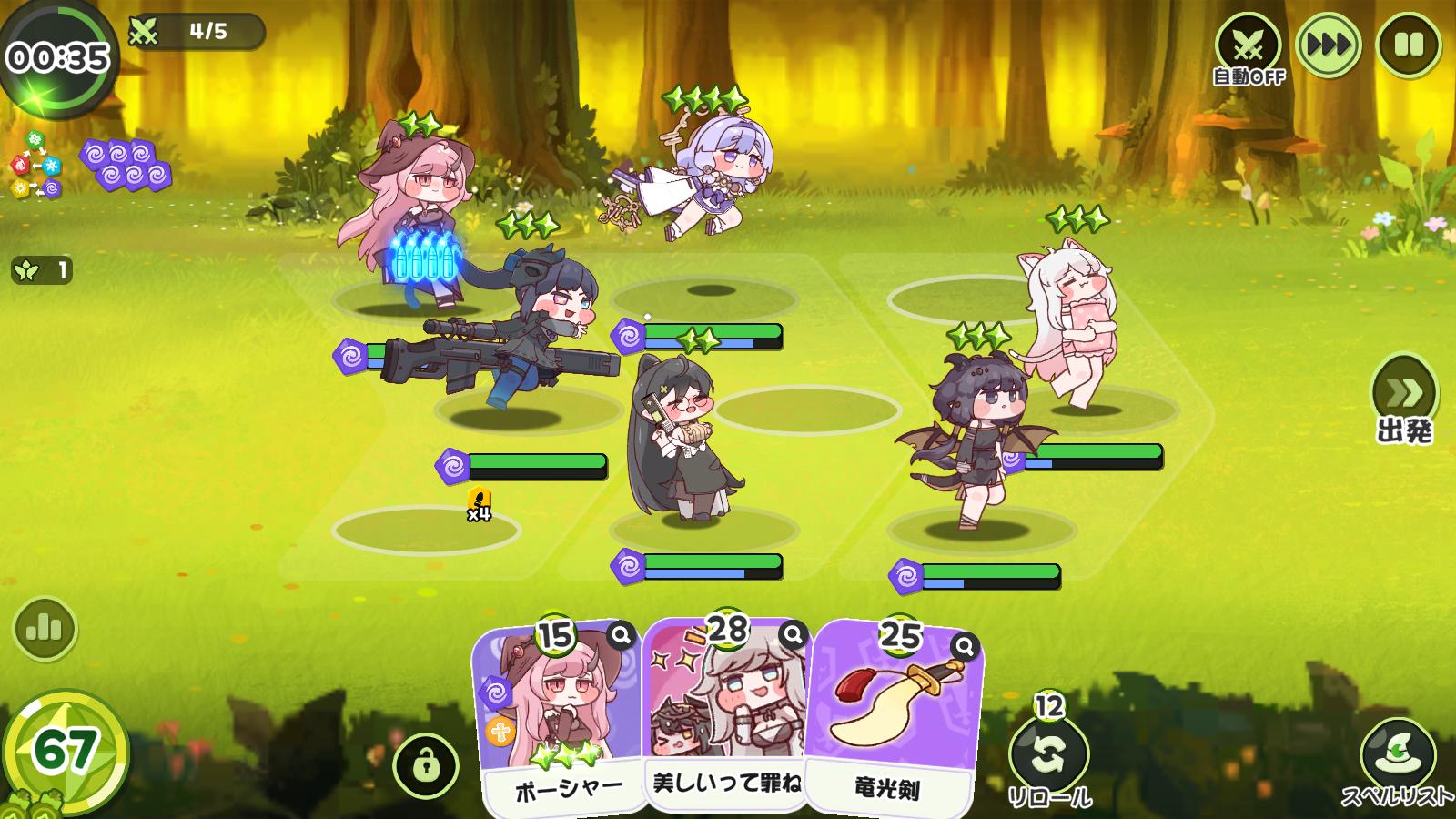
Task: Inspect ポーシャー card with its magnifier icon
Action: 622,635
